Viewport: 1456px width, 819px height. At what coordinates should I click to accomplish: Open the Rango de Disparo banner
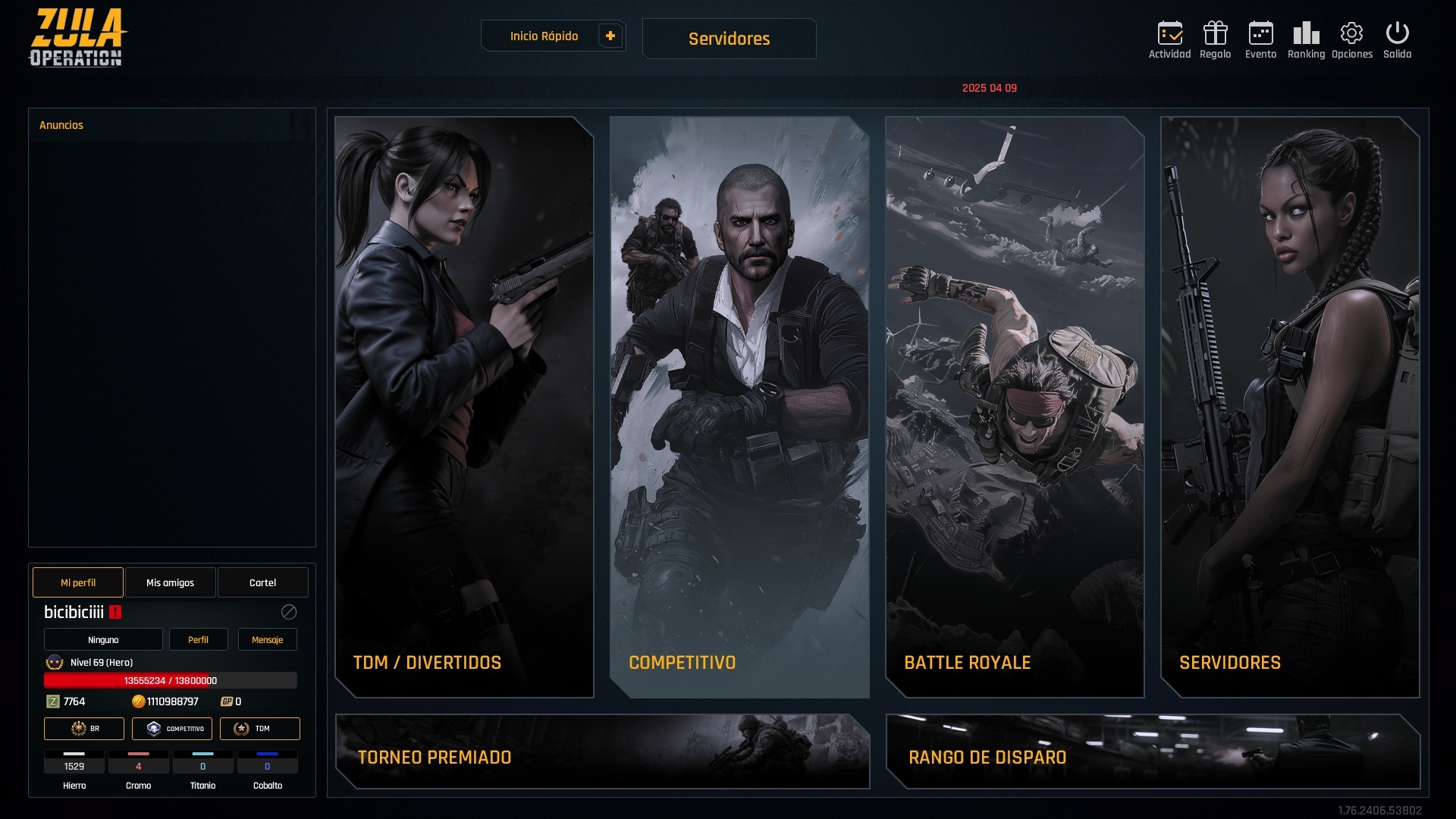[1153, 752]
